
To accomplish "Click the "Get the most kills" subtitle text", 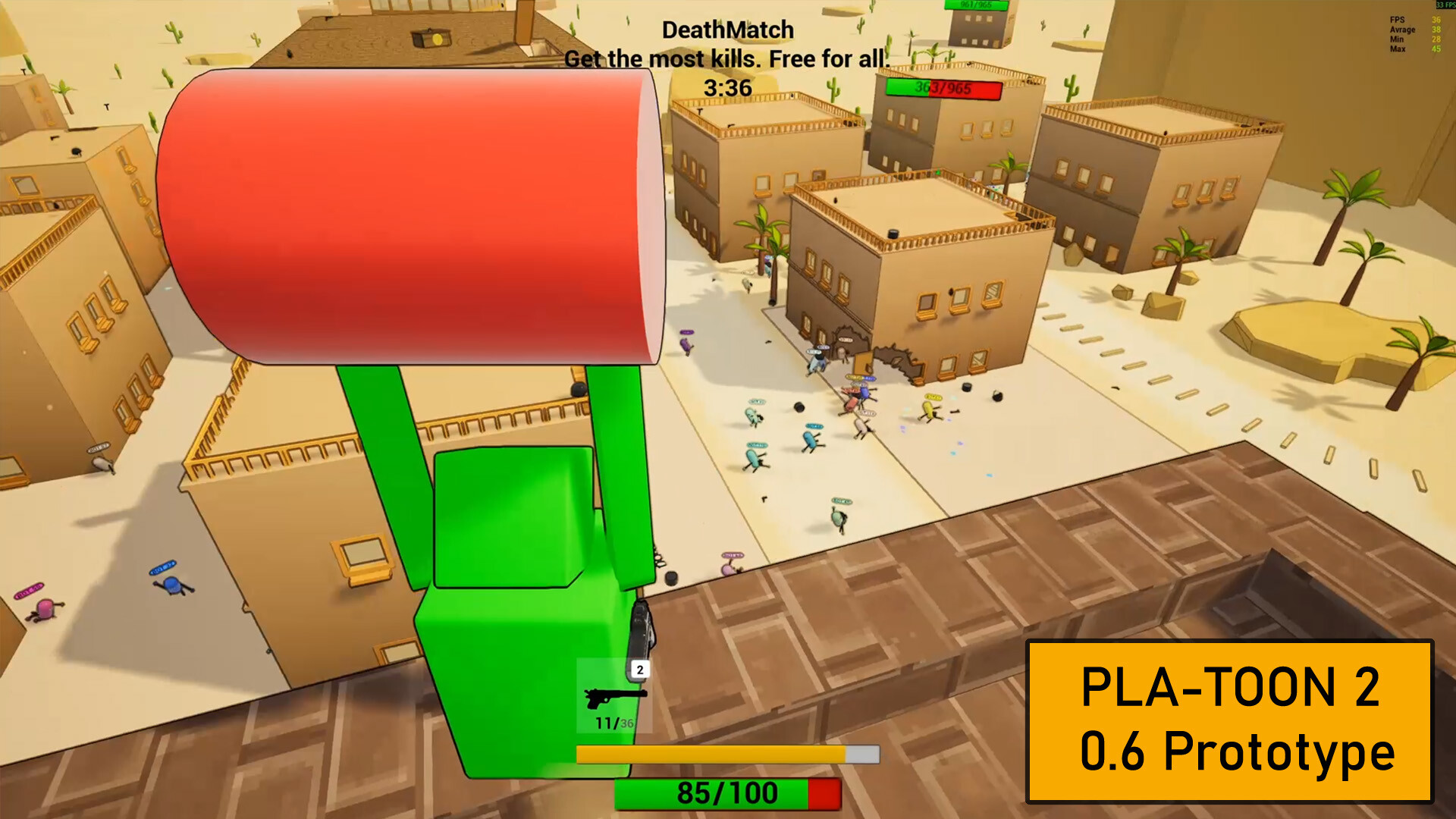I will (728, 58).
